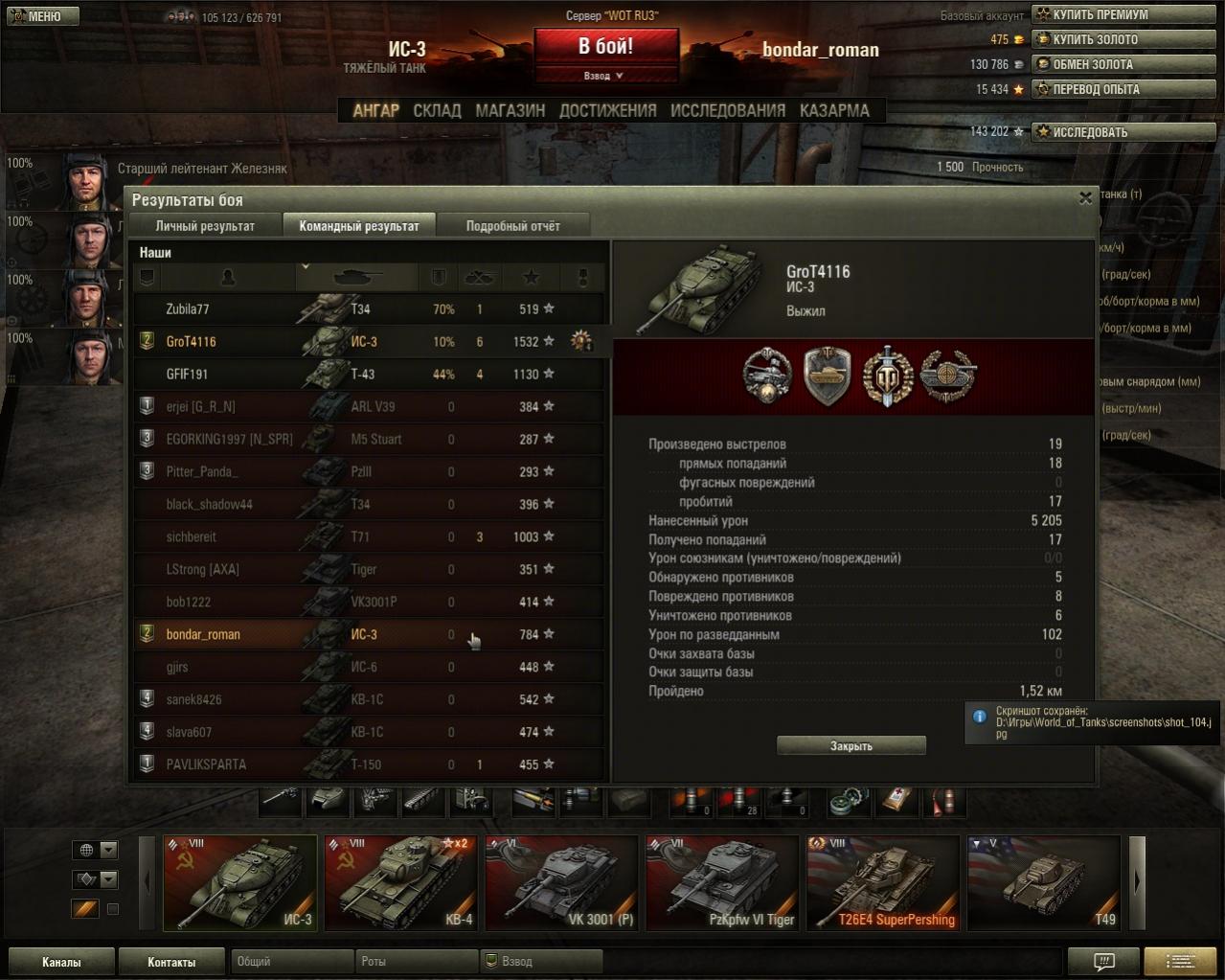Open the Каналы chat button
This screenshot has height=980, width=1225.
click(x=61, y=962)
